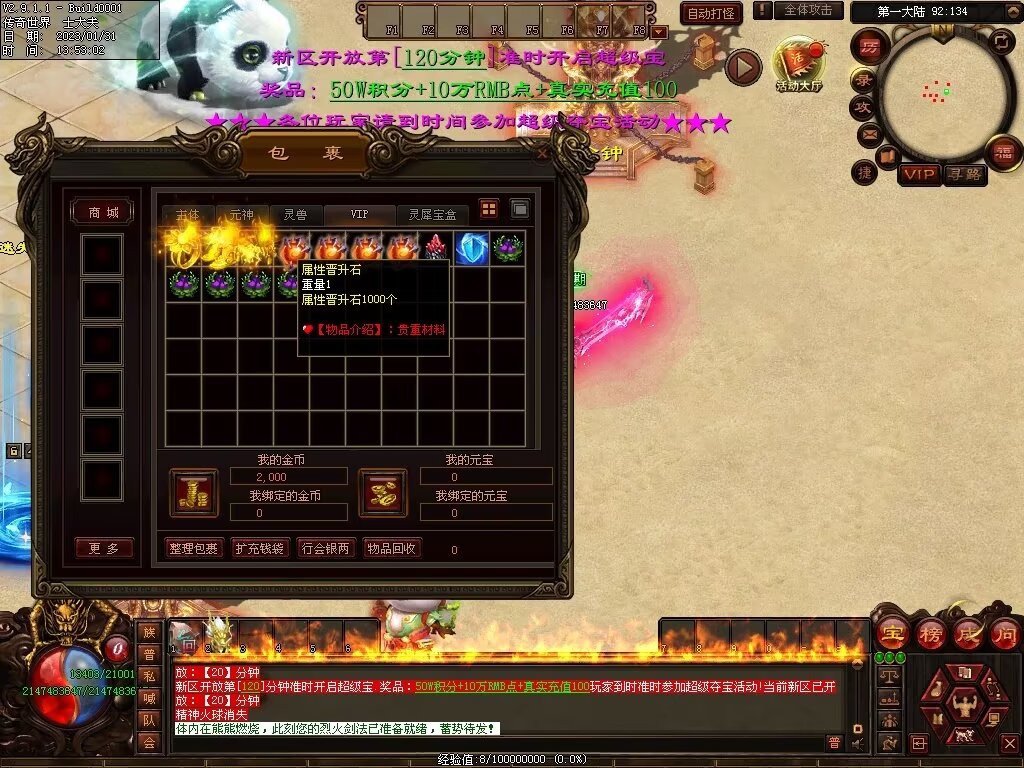This screenshot has width=1024, height=768.
Task: Click the 扩充钱袋 button
Action: pyautogui.click(x=259, y=548)
